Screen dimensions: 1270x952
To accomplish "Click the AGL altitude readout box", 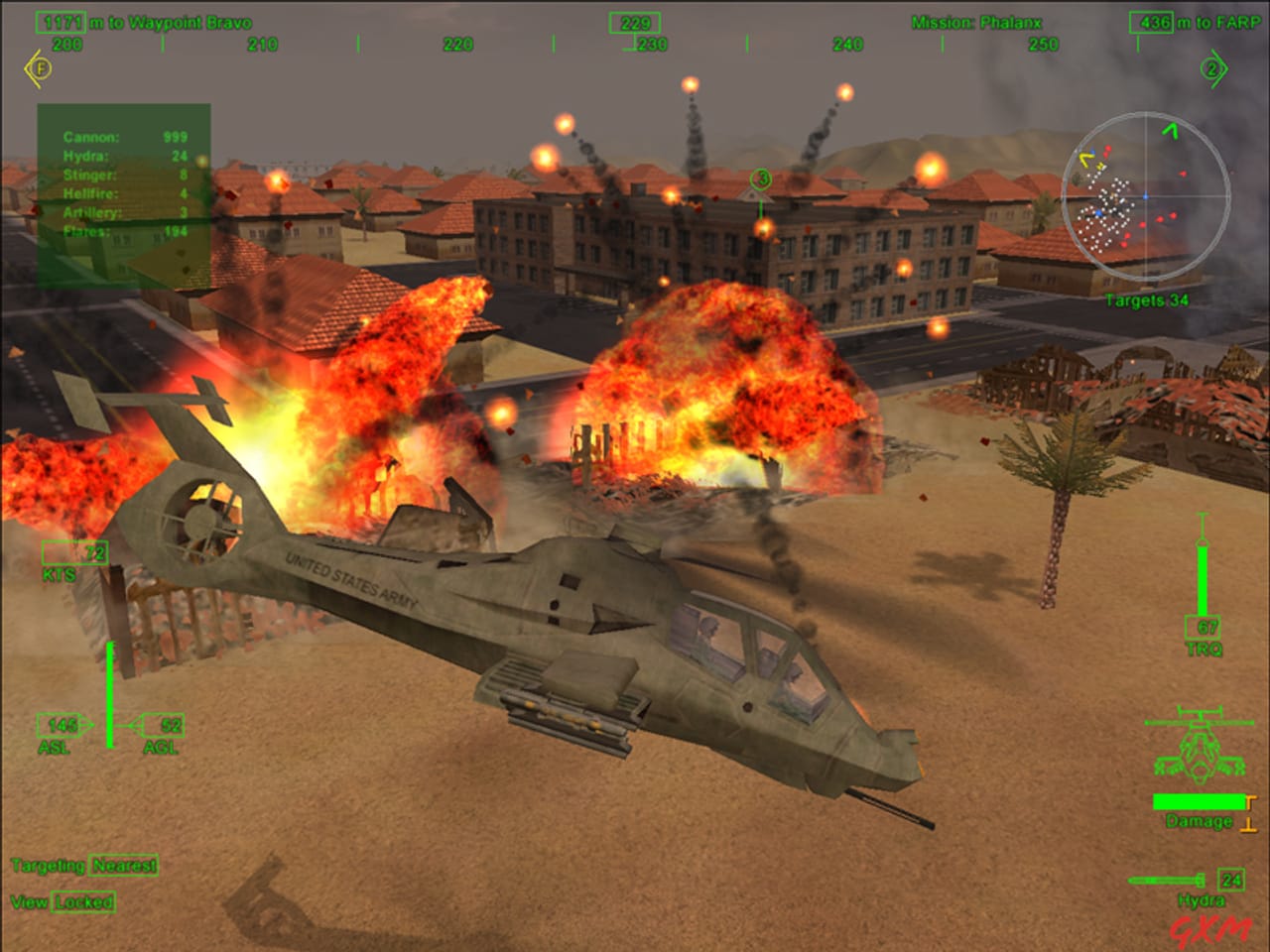I will (161, 724).
